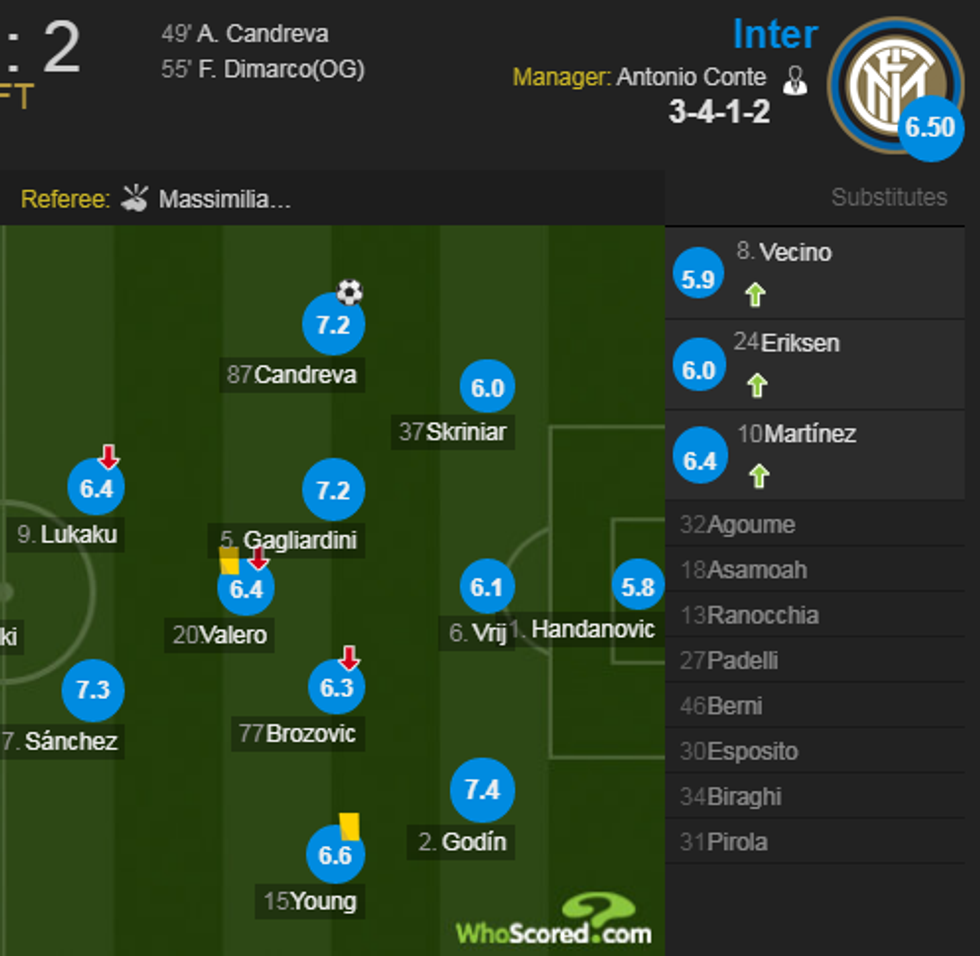This screenshot has height=956, width=980.
Task: Select Gagliardini on the pitch
Action: click(x=333, y=490)
